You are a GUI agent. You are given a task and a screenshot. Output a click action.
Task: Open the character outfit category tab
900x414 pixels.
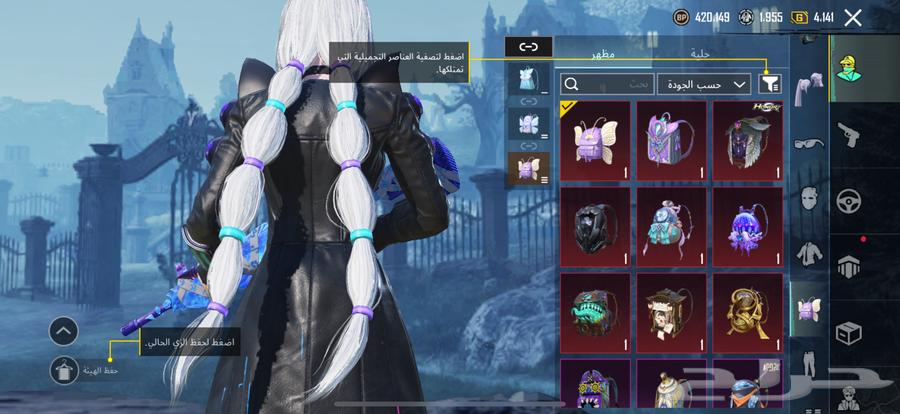click(x=849, y=67)
